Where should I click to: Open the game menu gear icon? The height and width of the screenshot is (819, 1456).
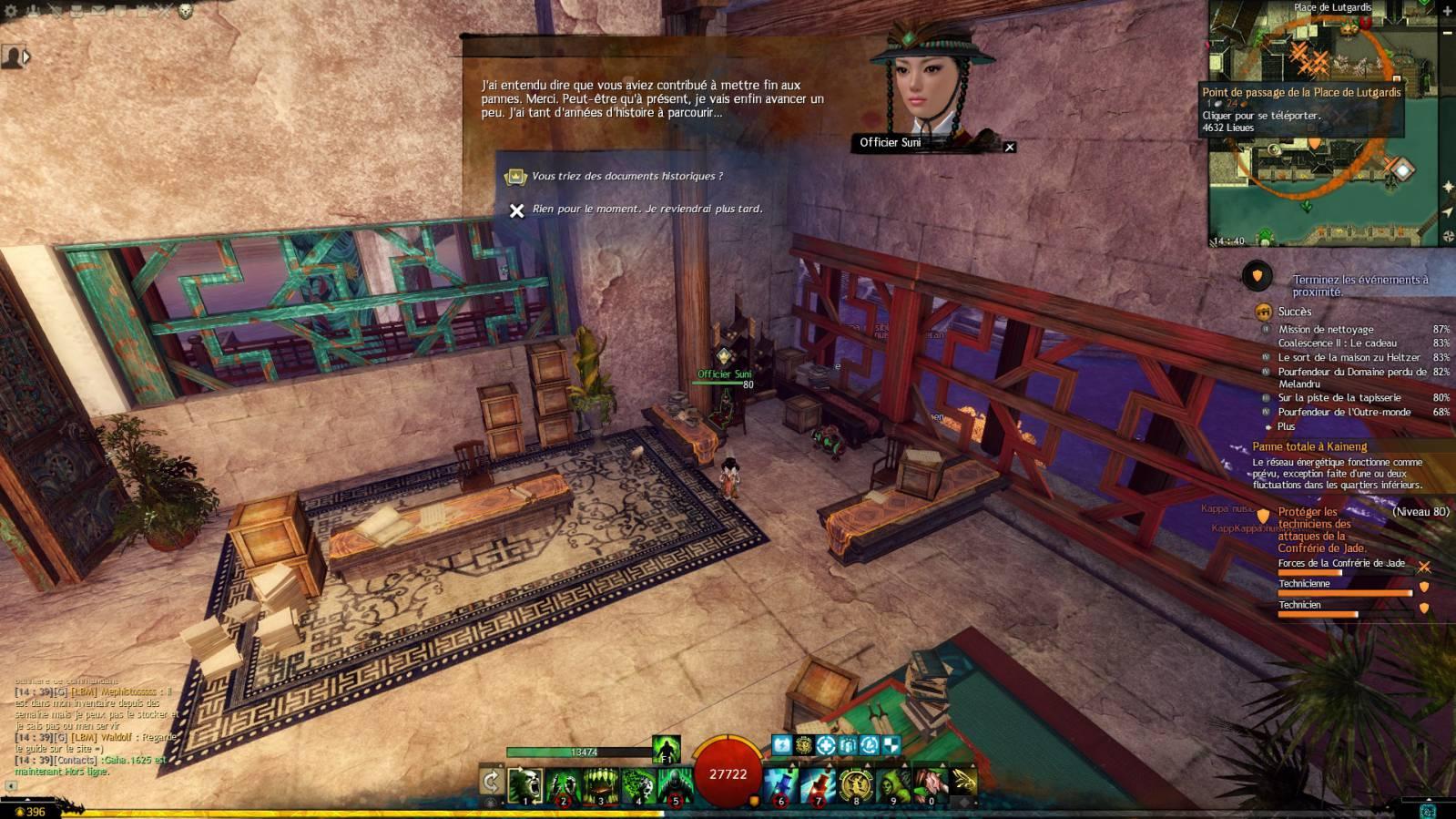[x=11, y=11]
